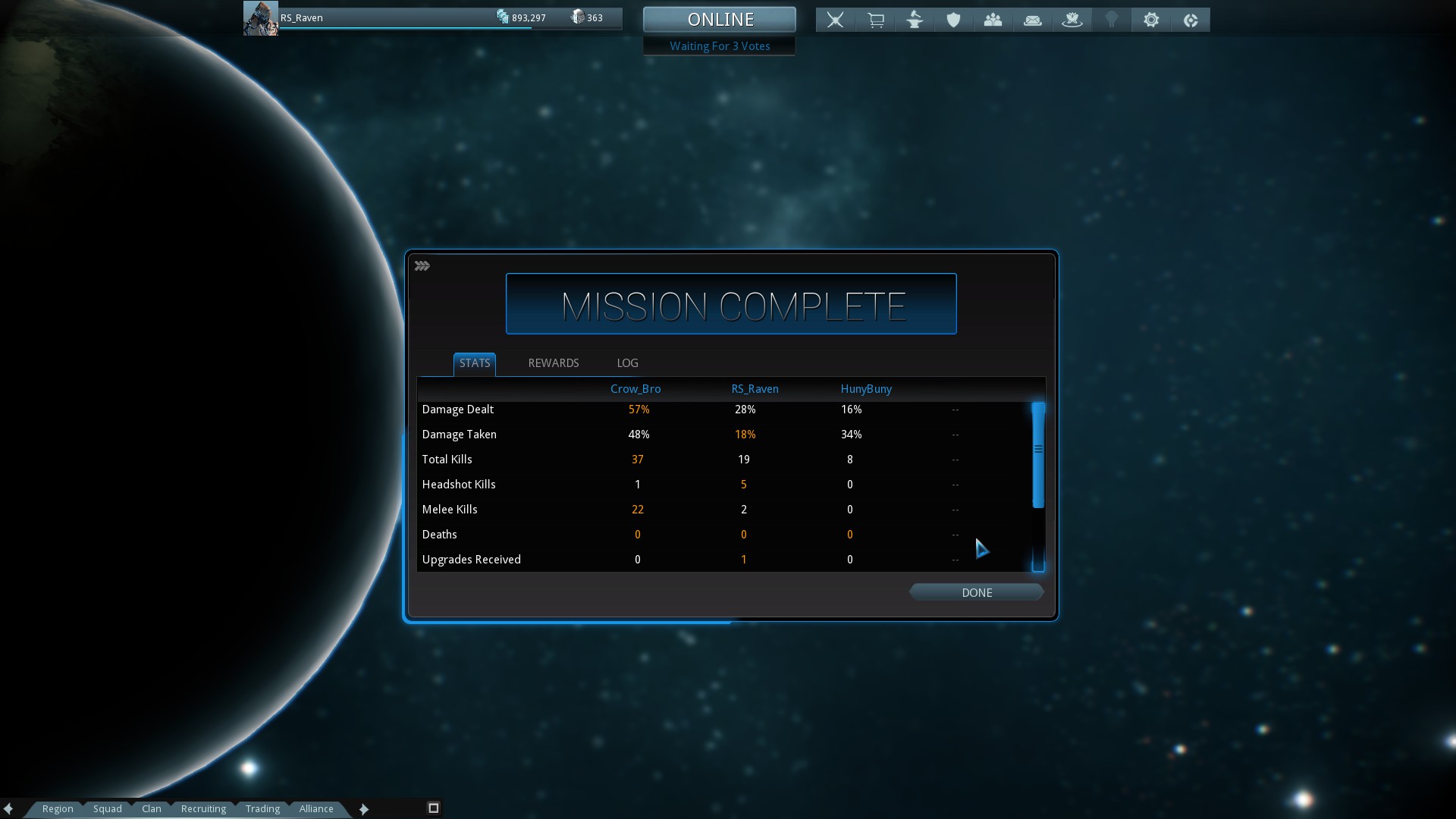Open the anvil and hammer foundry
This screenshot has width=1456, height=819.
coord(915,20)
